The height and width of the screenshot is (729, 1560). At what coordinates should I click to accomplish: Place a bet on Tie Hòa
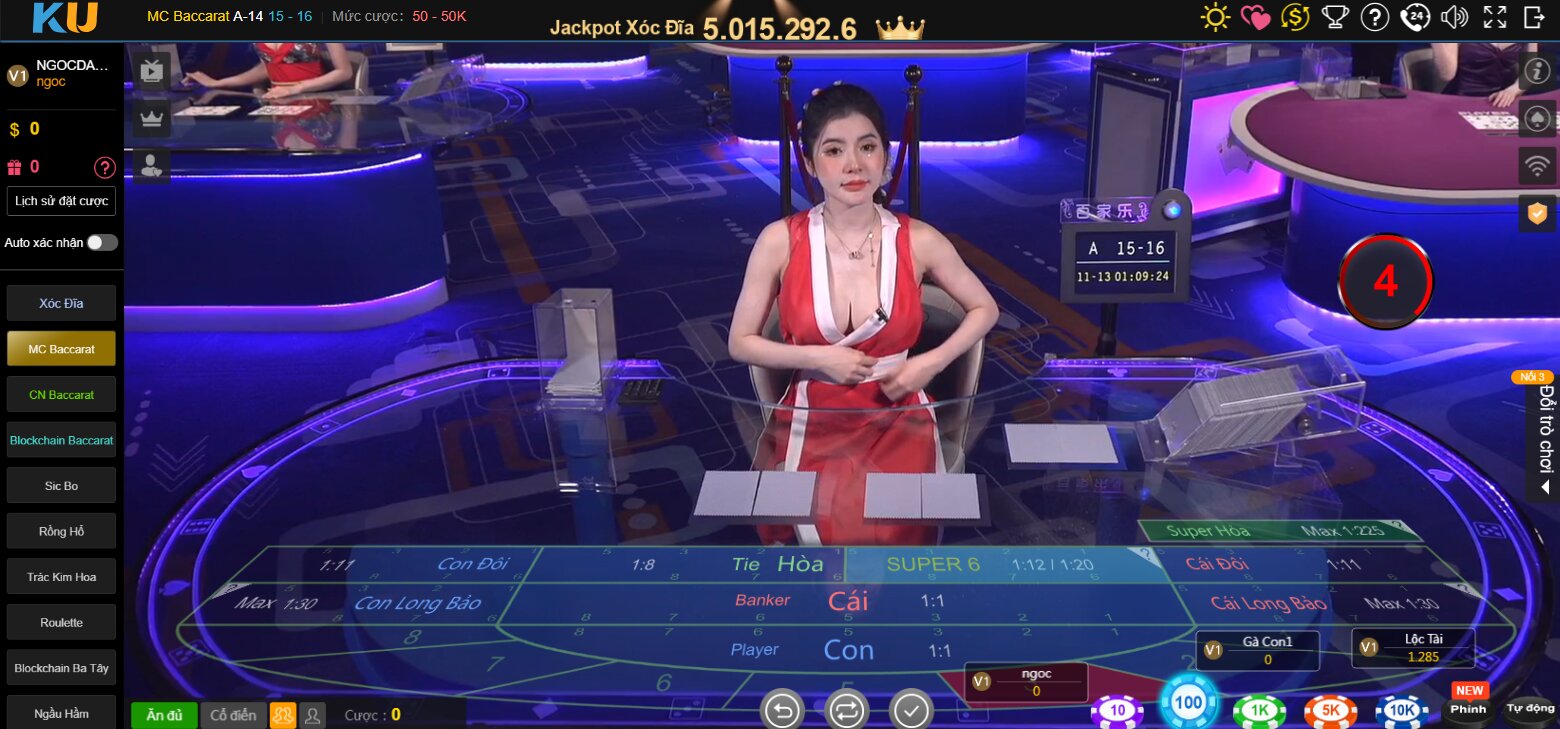(x=780, y=565)
